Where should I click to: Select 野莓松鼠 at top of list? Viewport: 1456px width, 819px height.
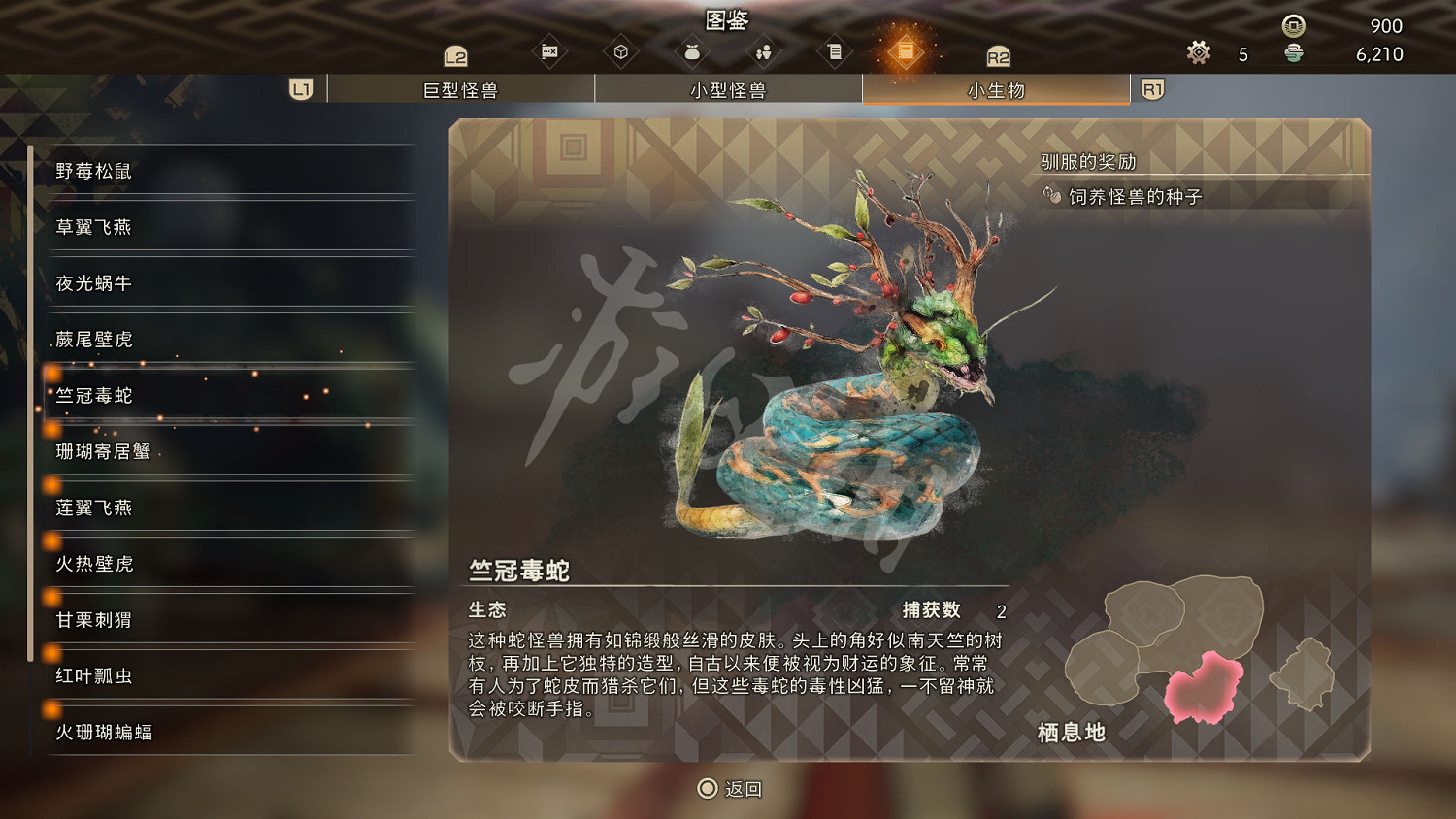click(93, 171)
